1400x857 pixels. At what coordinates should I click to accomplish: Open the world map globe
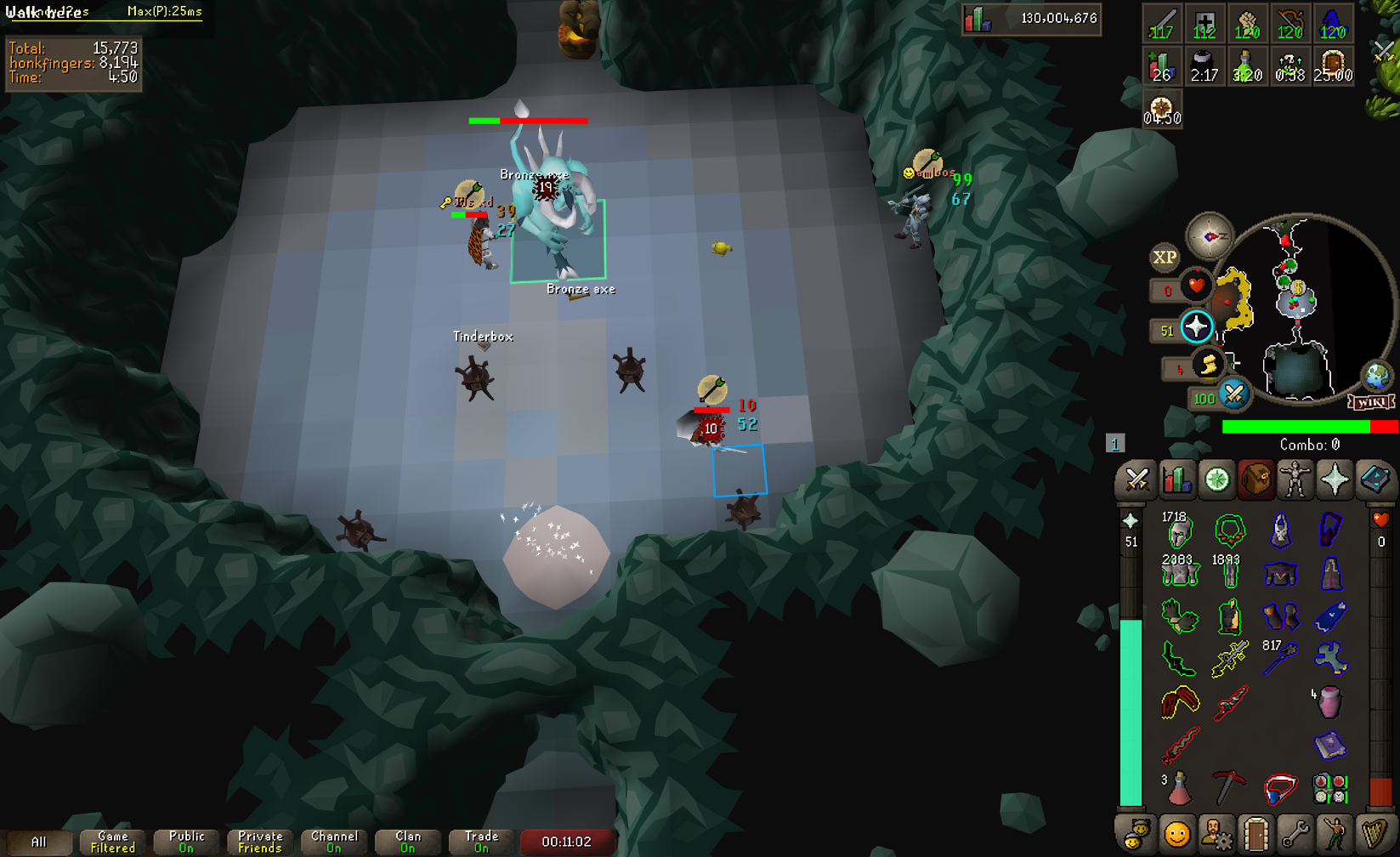[x=1376, y=375]
